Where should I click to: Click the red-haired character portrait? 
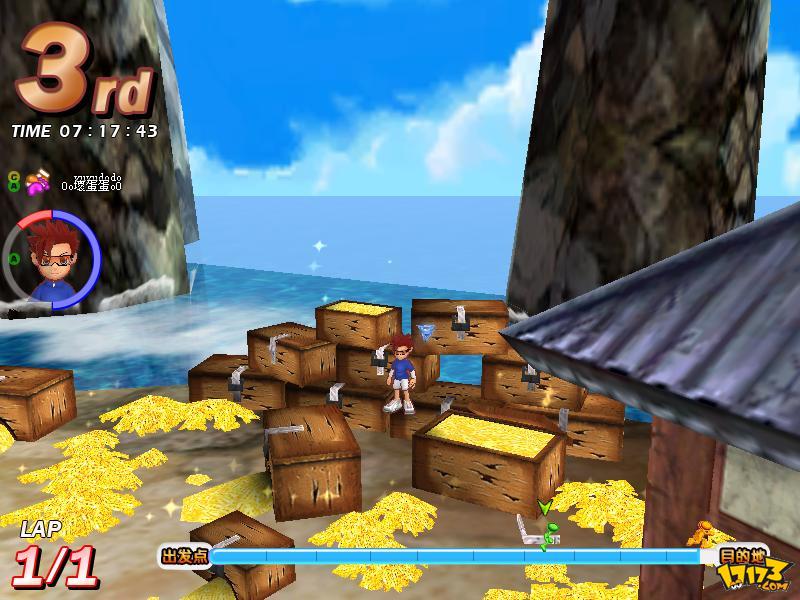click(50, 260)
